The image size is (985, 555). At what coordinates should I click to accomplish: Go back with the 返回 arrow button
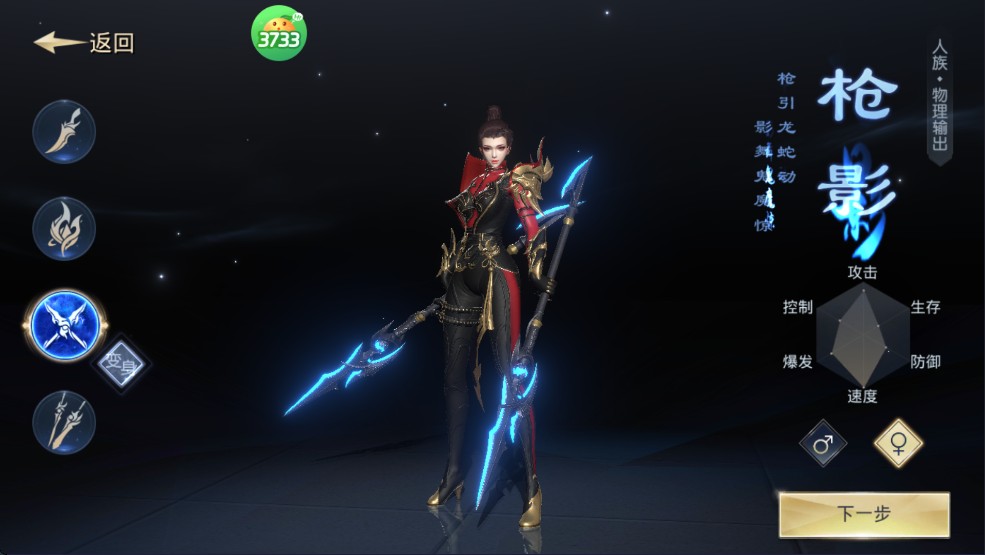84,43
